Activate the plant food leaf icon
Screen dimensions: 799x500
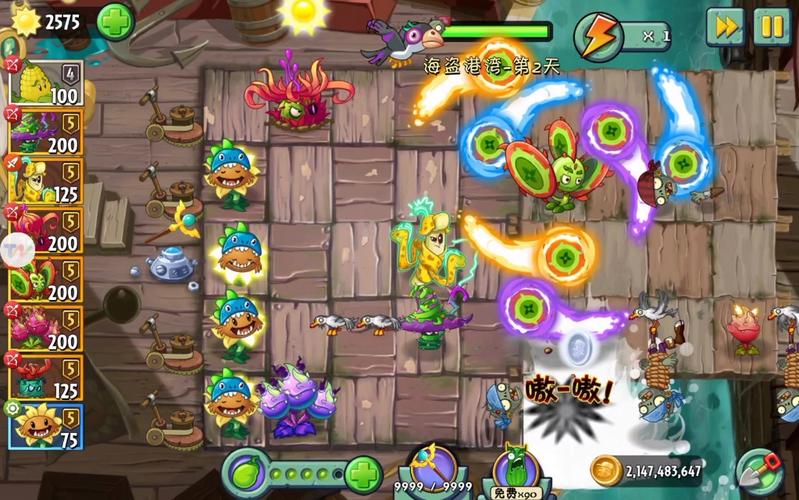(245, 472)
